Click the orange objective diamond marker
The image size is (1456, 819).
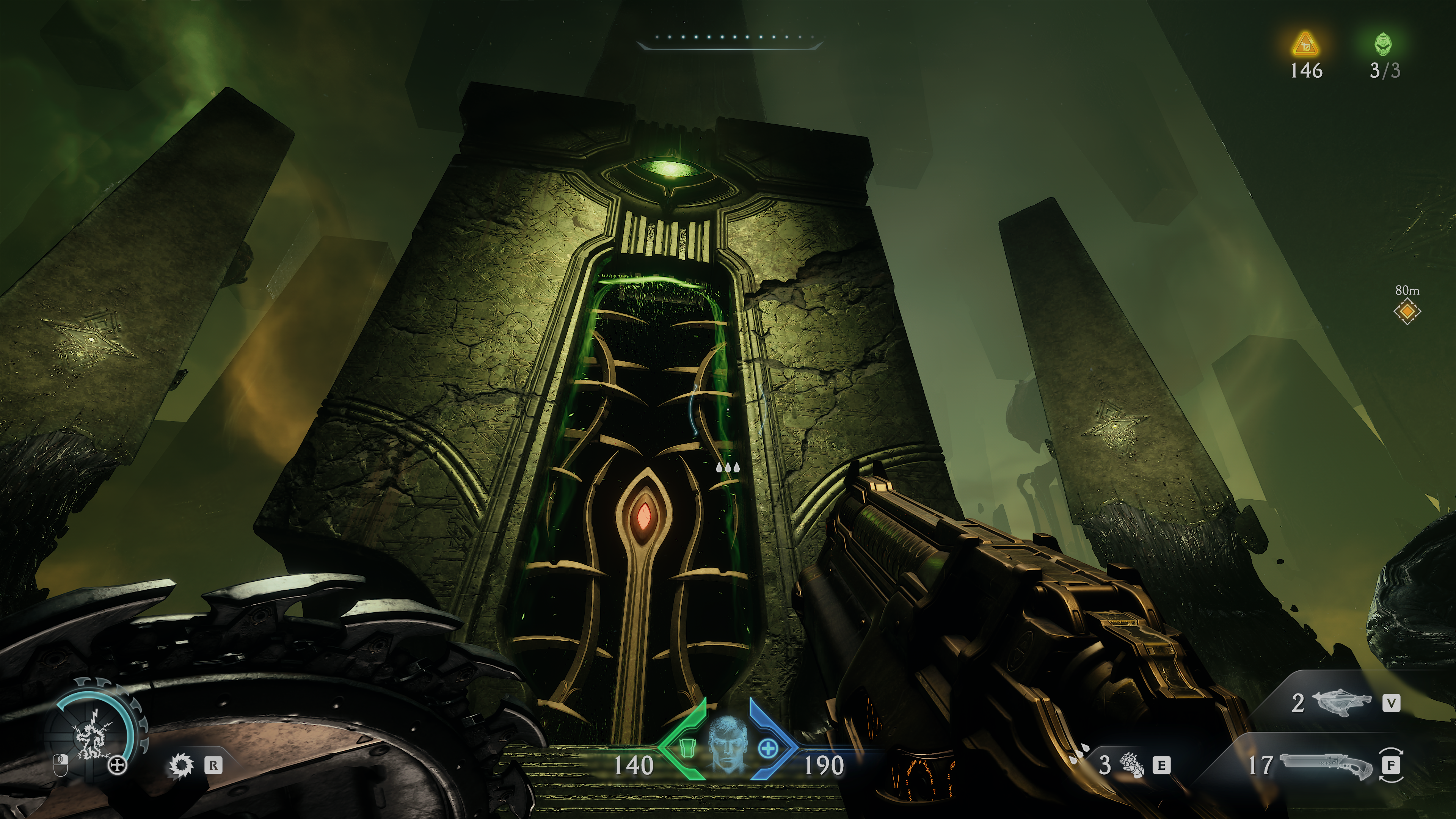1407,311
